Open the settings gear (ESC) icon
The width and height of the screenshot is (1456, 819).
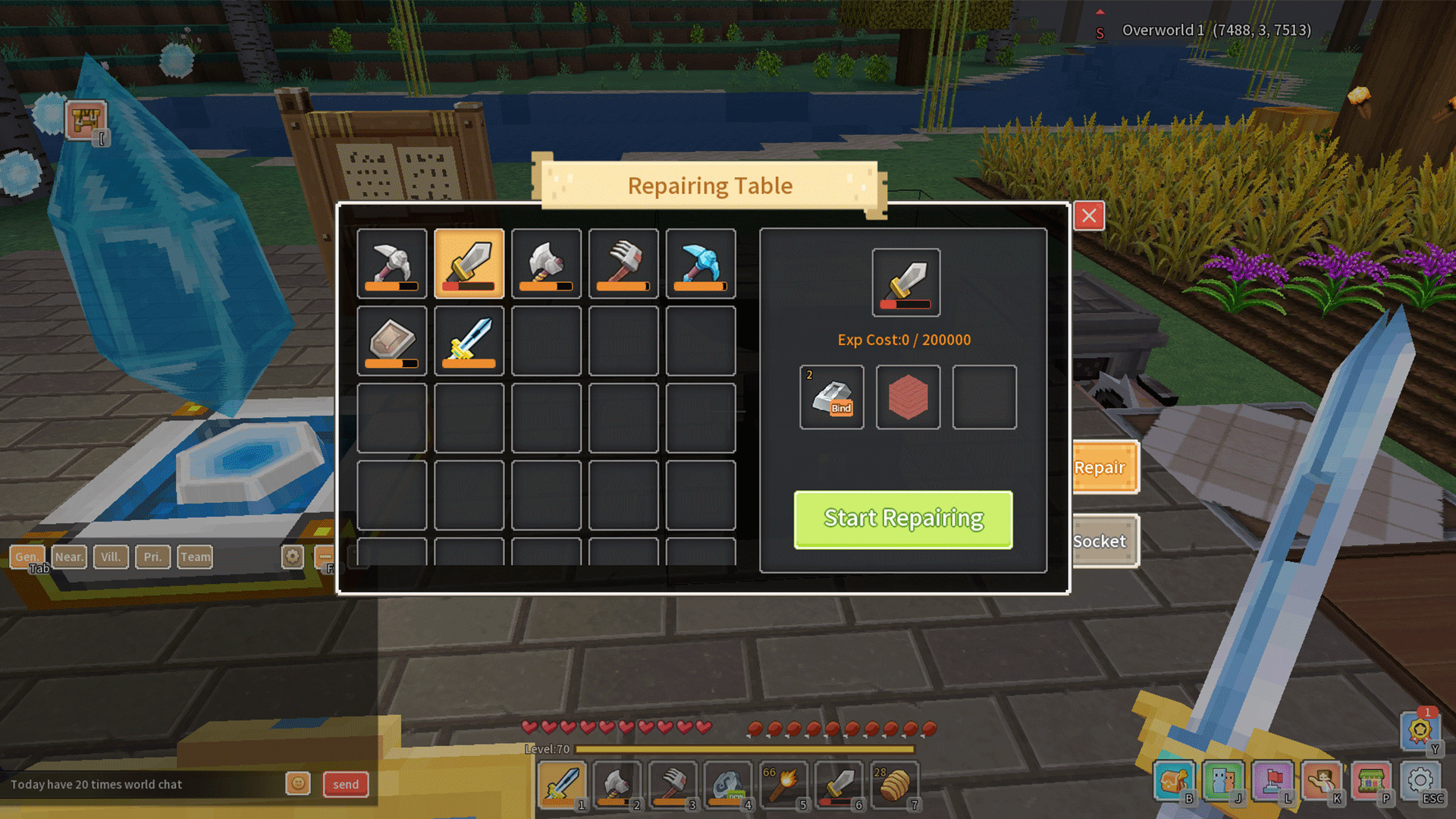pyautogui.click(x=1421, y=780)
